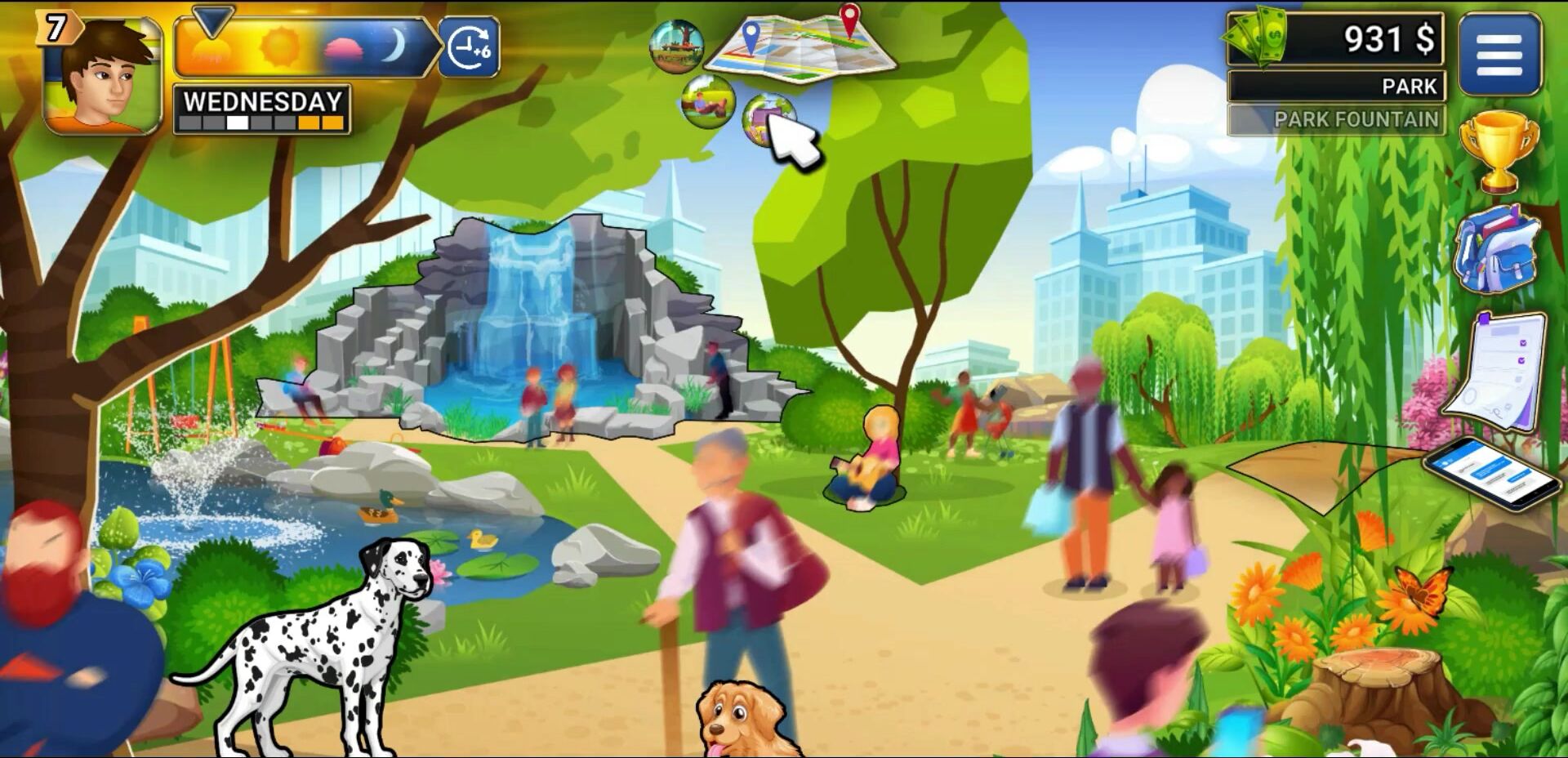Open the blue backpack inventory

(1497, 247)
